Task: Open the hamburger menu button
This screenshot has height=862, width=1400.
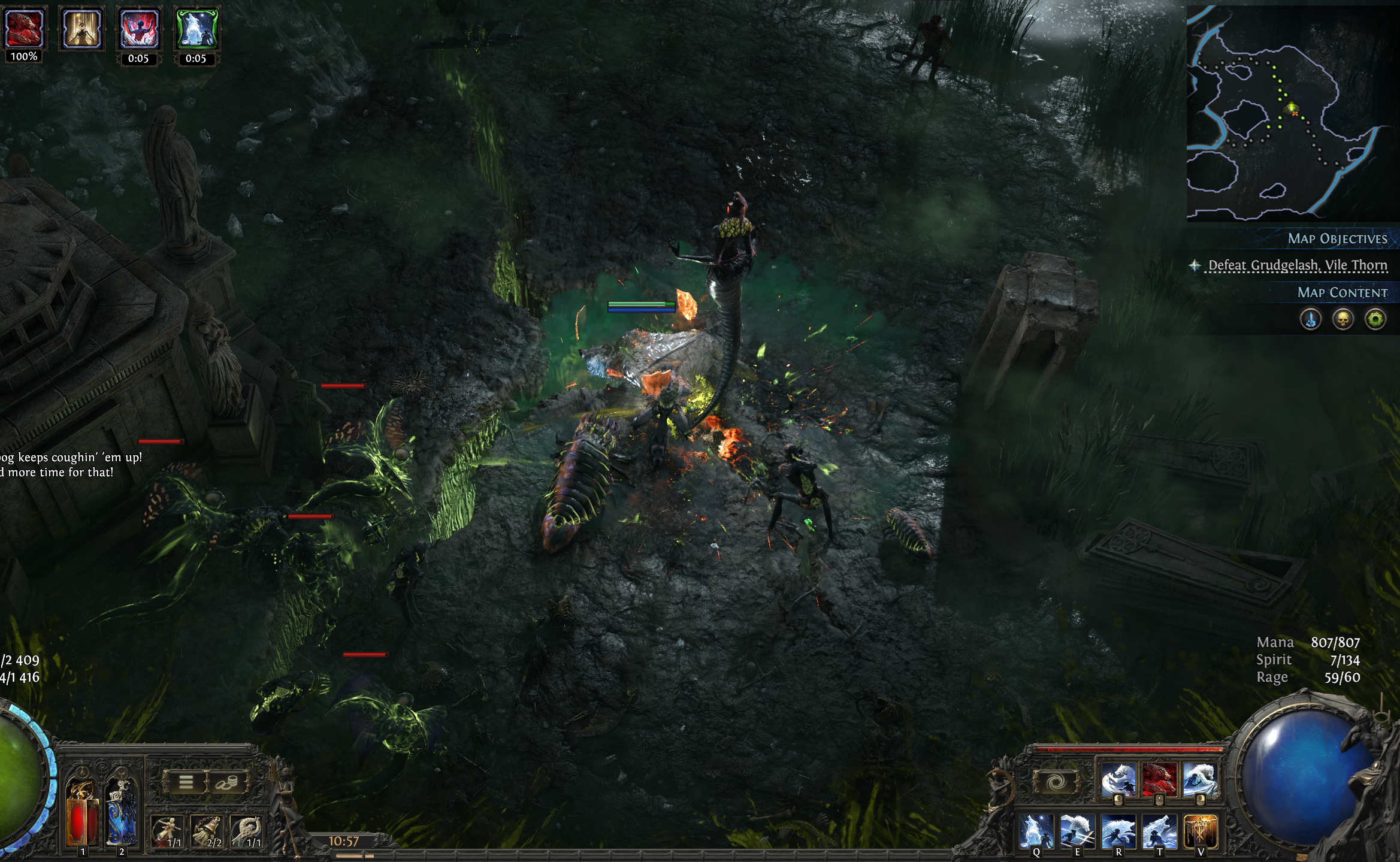Action: click(x=186, y=782)
